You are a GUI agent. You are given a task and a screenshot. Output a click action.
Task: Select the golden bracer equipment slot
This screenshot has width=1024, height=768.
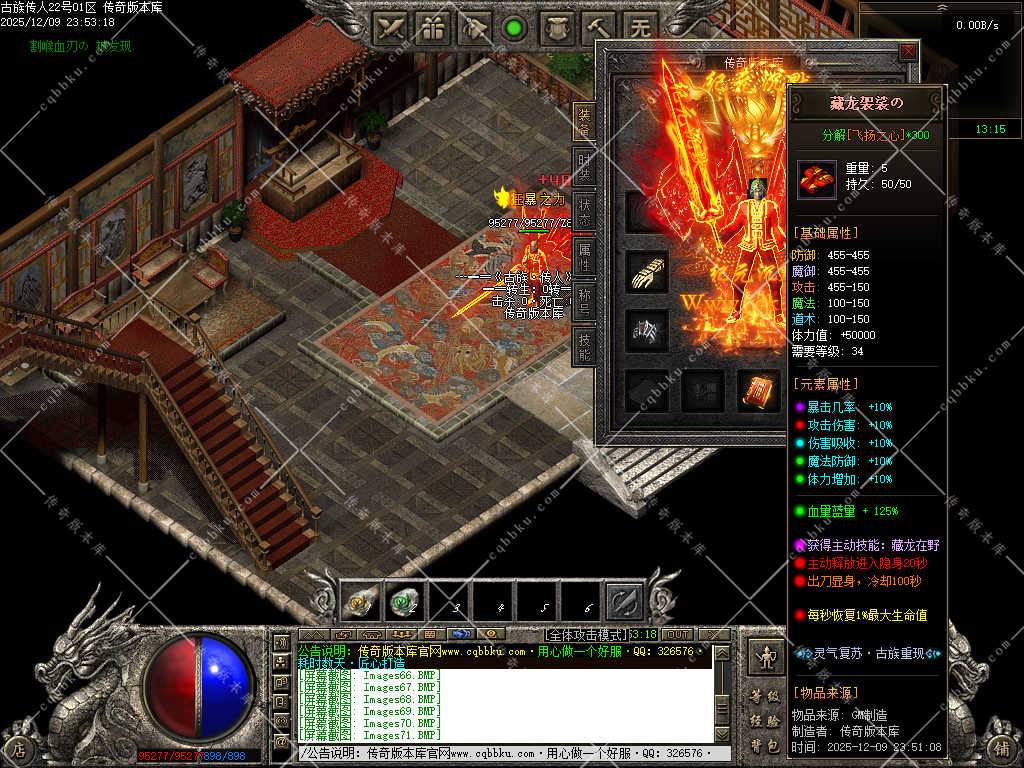point(647,271)
